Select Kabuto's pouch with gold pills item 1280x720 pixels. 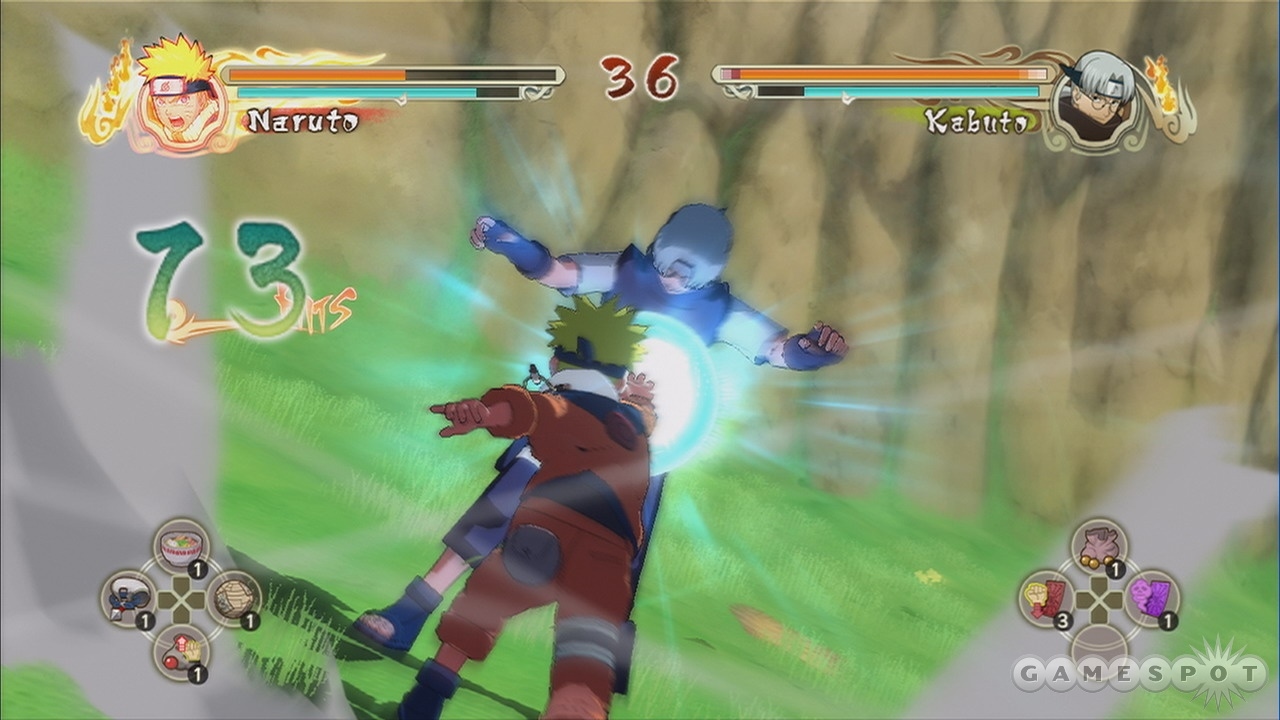coord(1098,546)
